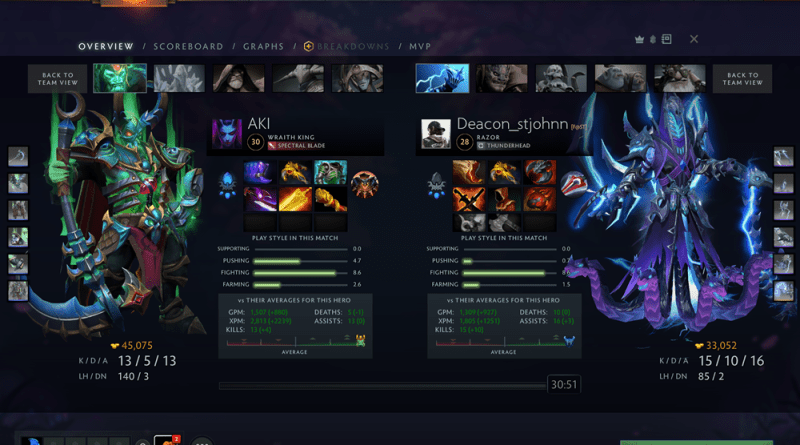Select the Razor hero portrait thumbnail
Screen dimensions: 800x445
pos(441,78)
